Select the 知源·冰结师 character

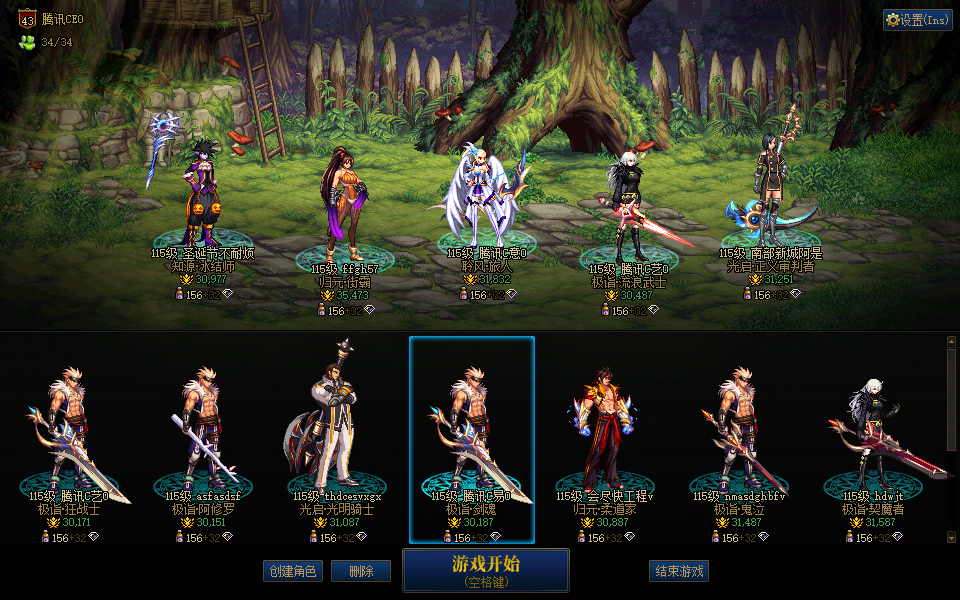pos(204,195)
